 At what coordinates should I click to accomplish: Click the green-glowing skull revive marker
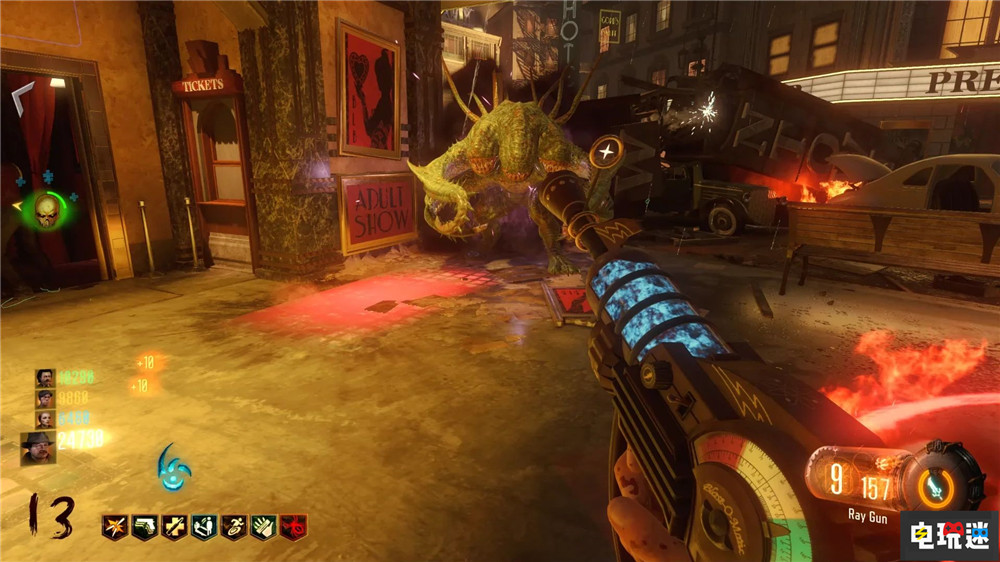pos(46,210)
